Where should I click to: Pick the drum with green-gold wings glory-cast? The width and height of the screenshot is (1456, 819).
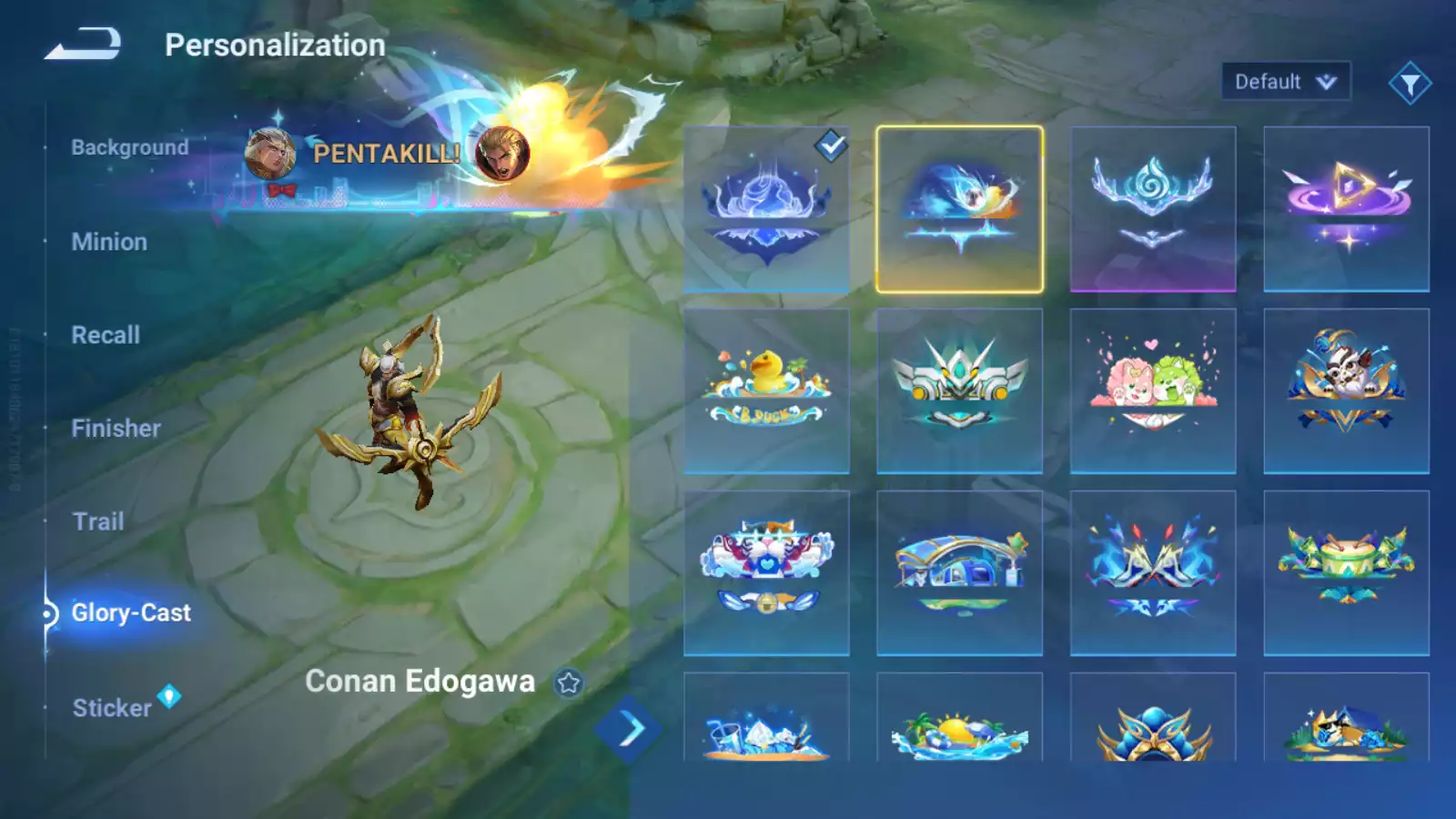point(1346,573)
